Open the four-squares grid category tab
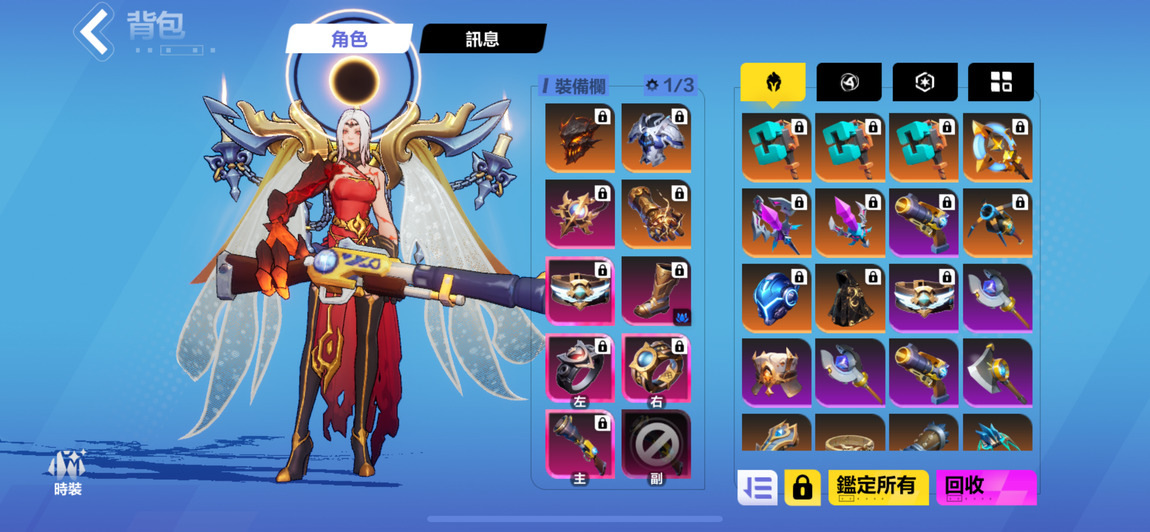The image size is (1150, 532). pos(1000,82)
